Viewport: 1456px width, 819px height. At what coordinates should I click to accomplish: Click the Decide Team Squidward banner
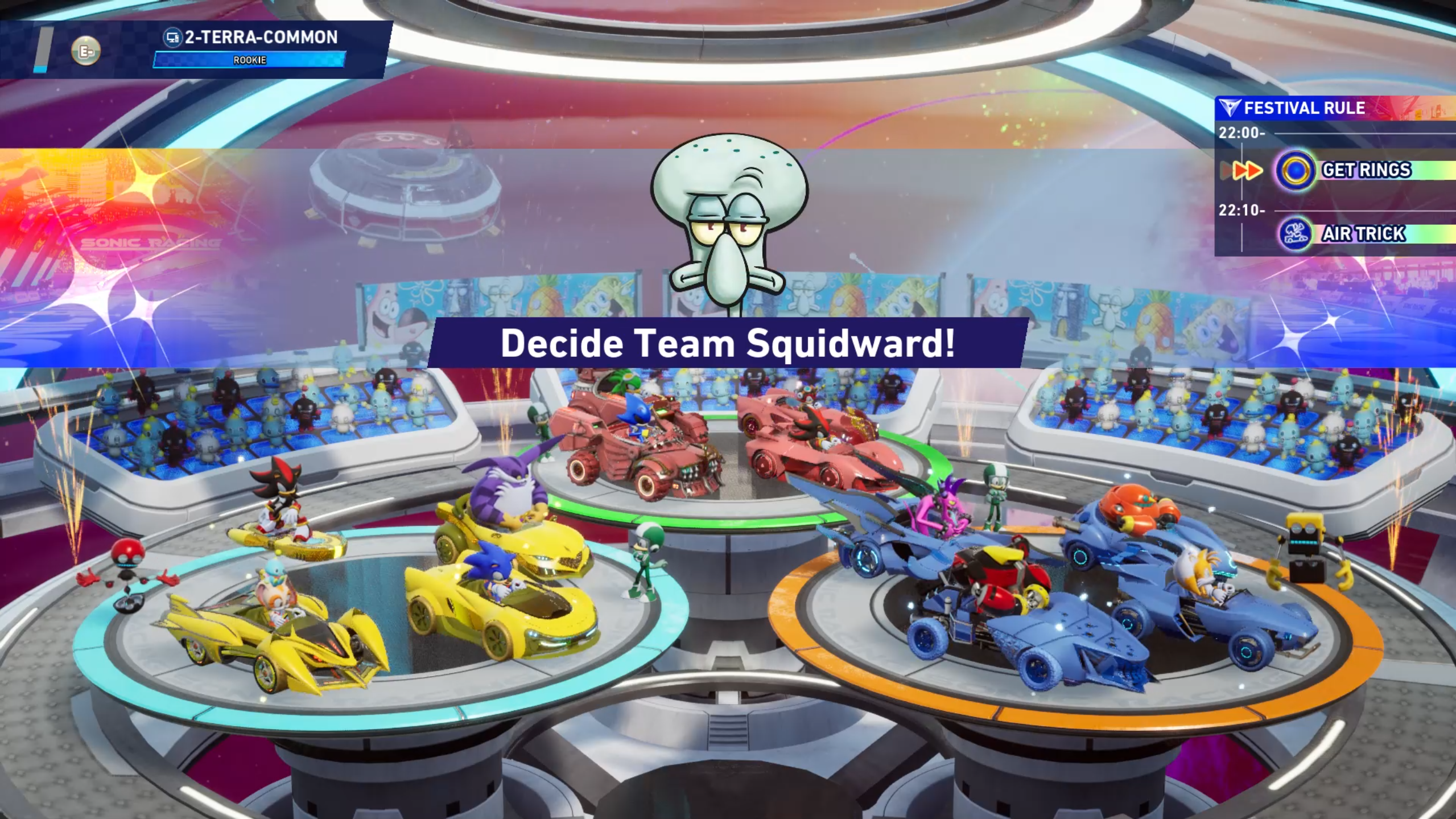point(727,343)
